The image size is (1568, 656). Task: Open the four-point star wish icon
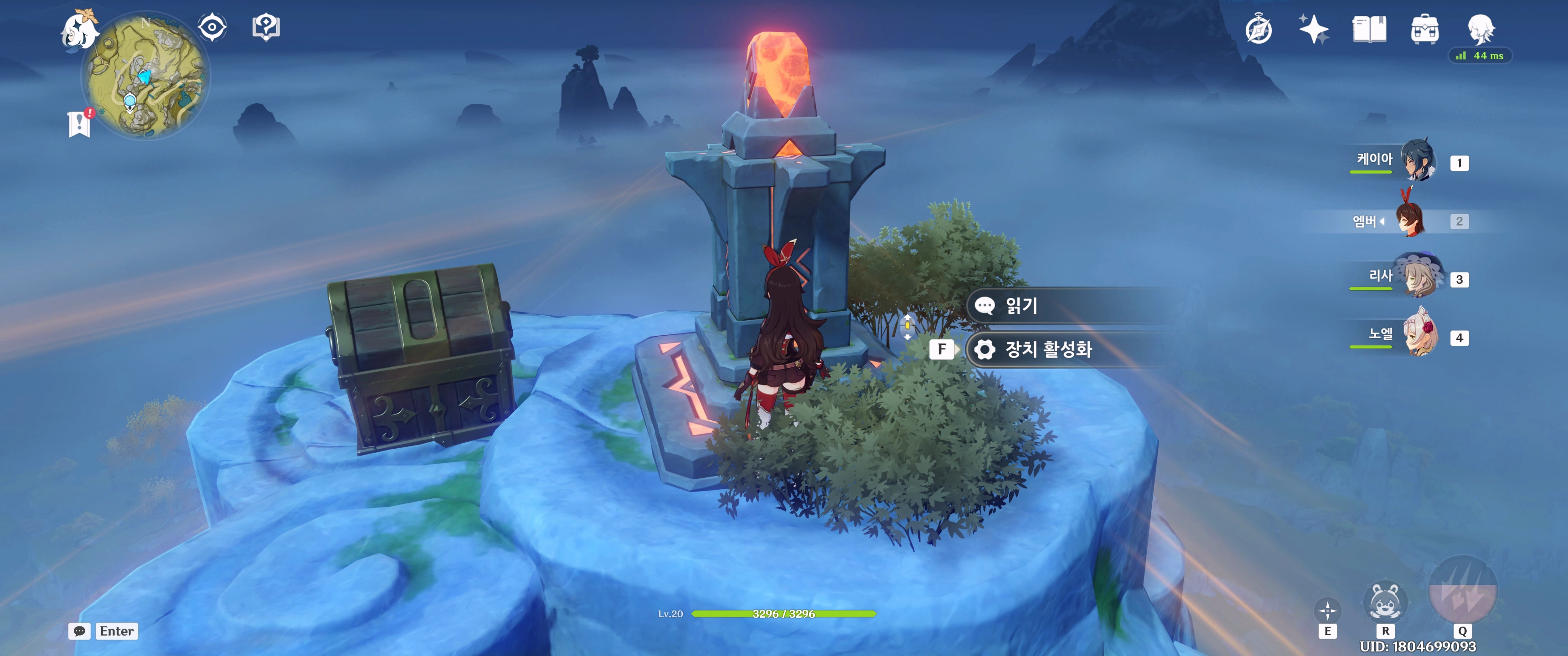(x=1314, y=29)
